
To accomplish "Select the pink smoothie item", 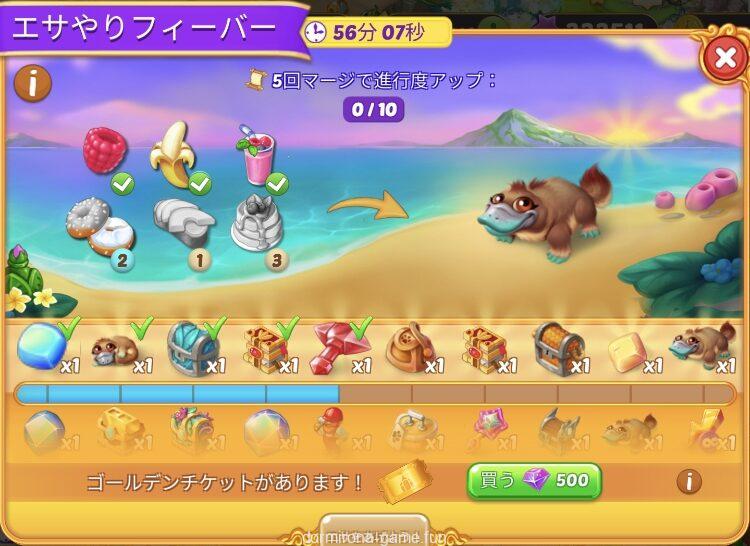I will (254, 155).
